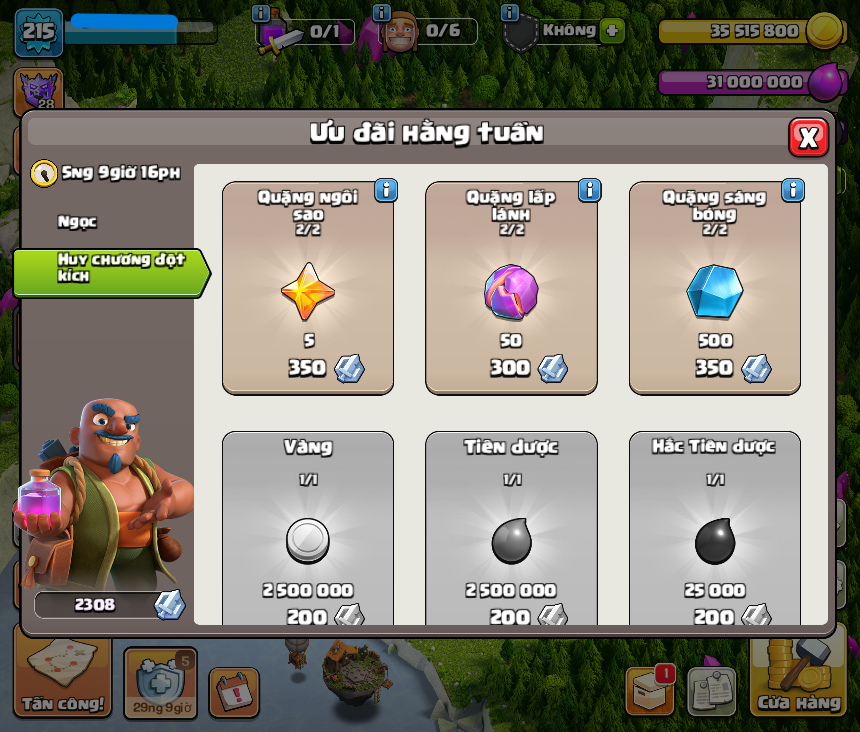
Task: Choose the Vàng 2 500 000 offer
Action: click(308, 529)
